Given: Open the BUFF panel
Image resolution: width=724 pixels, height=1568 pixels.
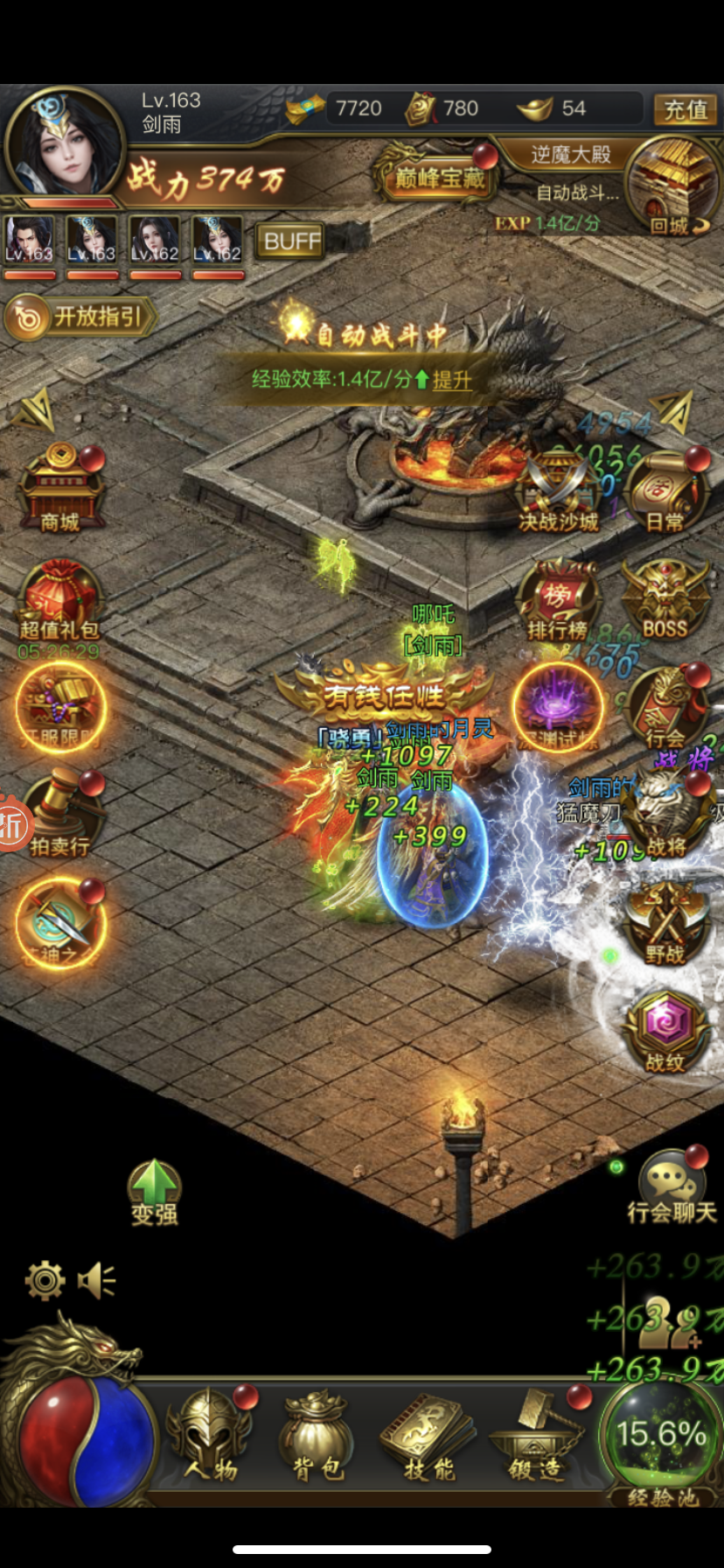Looking at the screenshot, I should 289,241.
